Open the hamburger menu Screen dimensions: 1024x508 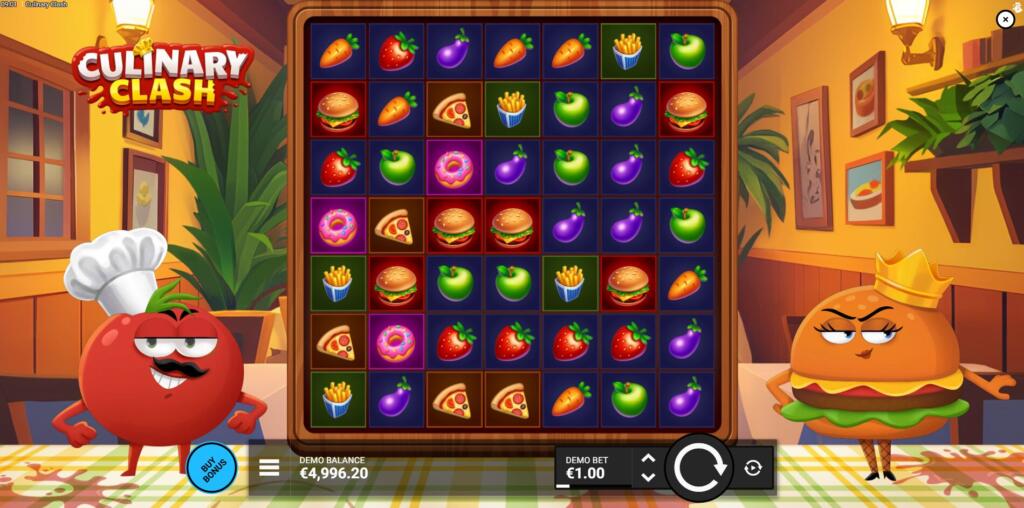(x=269, y=467)
